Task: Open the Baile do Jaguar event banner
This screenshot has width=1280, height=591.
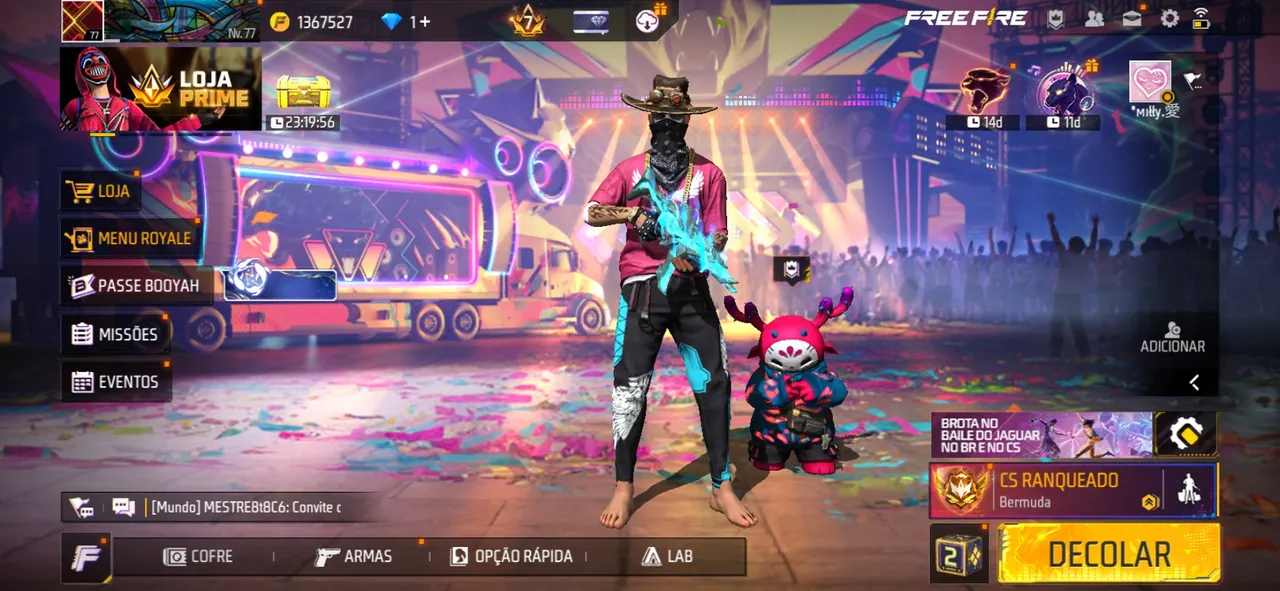Action: coord(1040,435)
